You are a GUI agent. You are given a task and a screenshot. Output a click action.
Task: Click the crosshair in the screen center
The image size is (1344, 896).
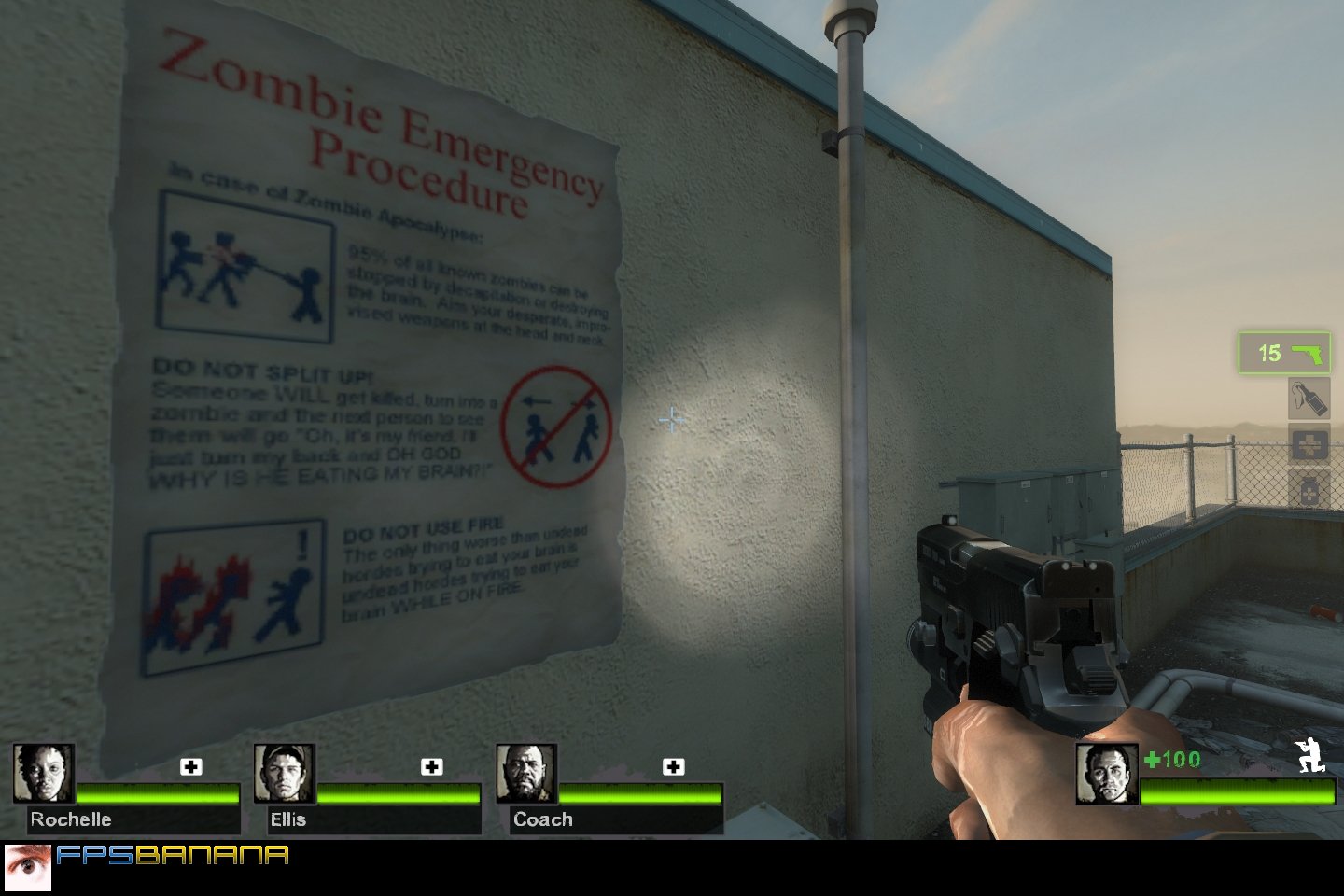(x=671, y=421)
